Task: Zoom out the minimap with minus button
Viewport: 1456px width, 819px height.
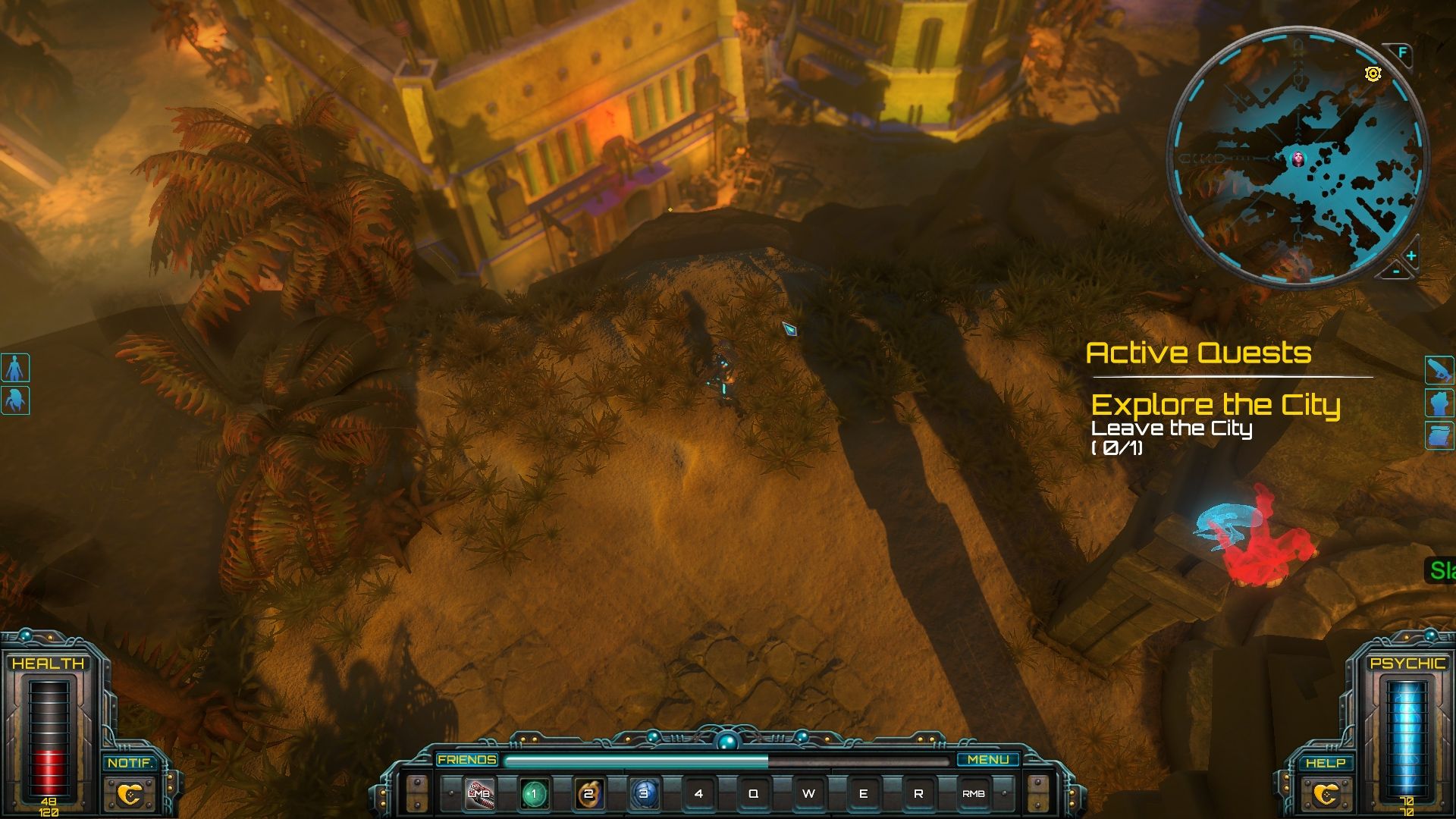Action: click(x=1397, y=271)
